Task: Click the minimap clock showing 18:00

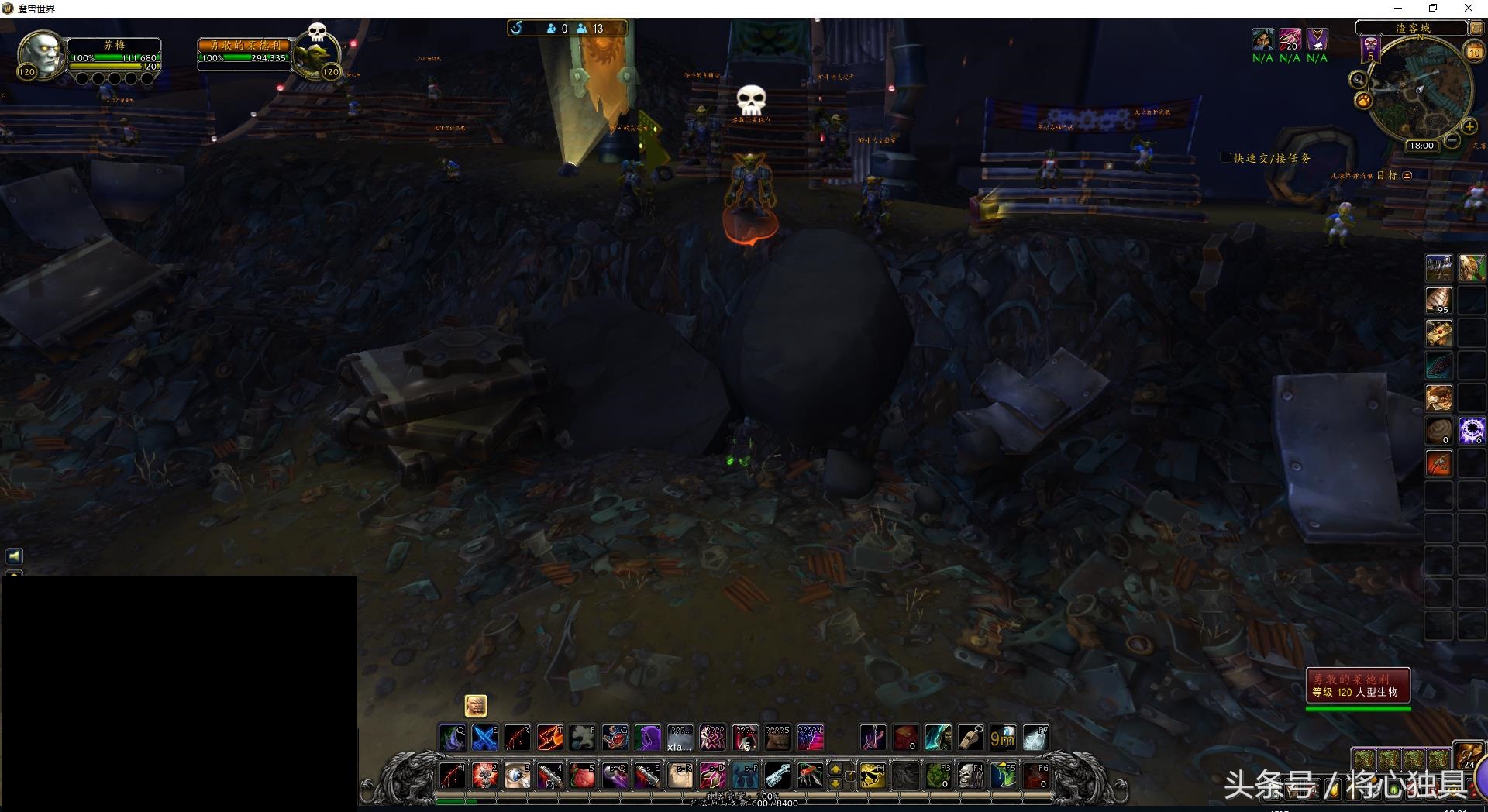Action: coord(1421,146)
